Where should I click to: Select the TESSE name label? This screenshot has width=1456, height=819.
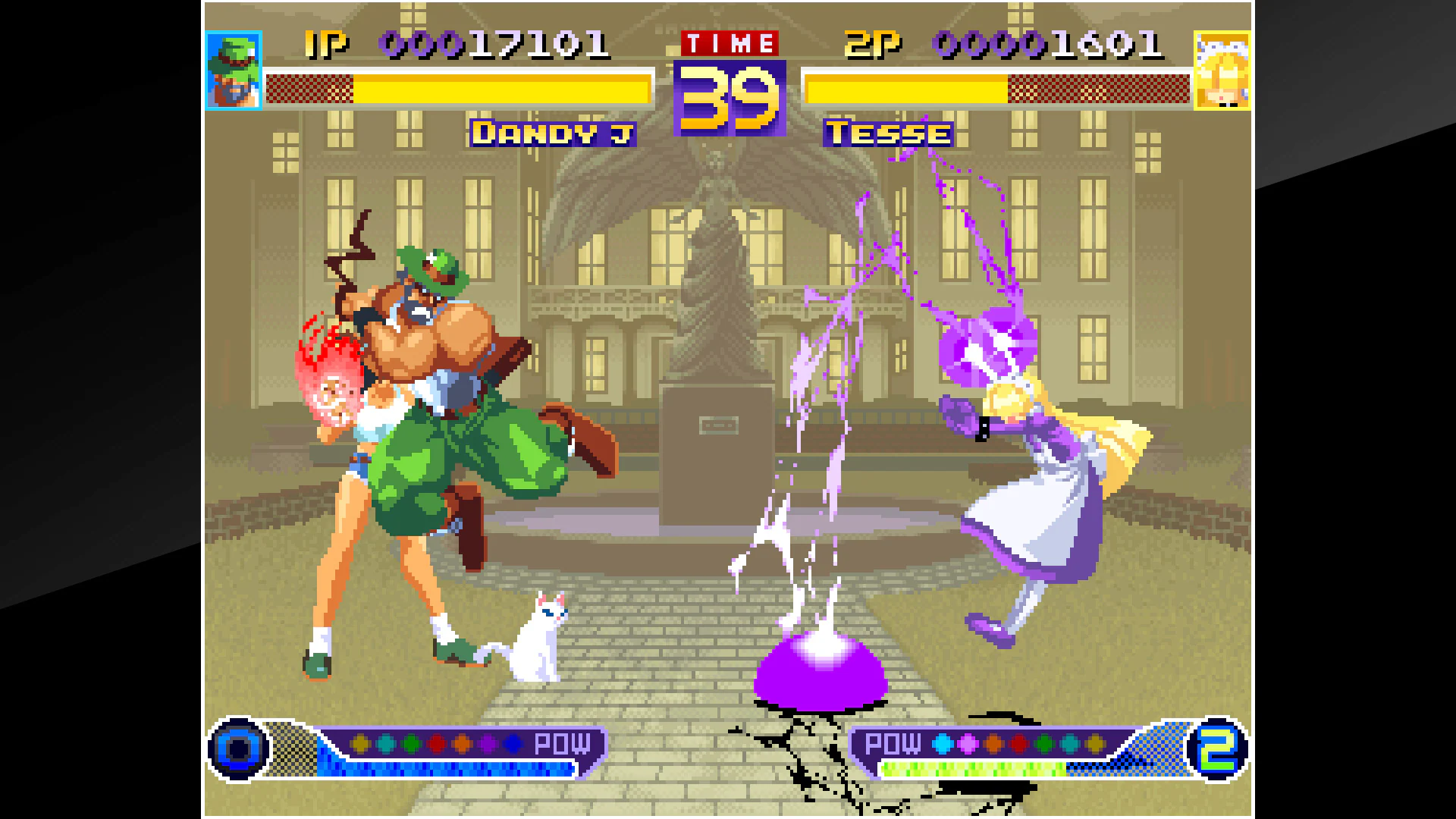click(x=887, y=133)
